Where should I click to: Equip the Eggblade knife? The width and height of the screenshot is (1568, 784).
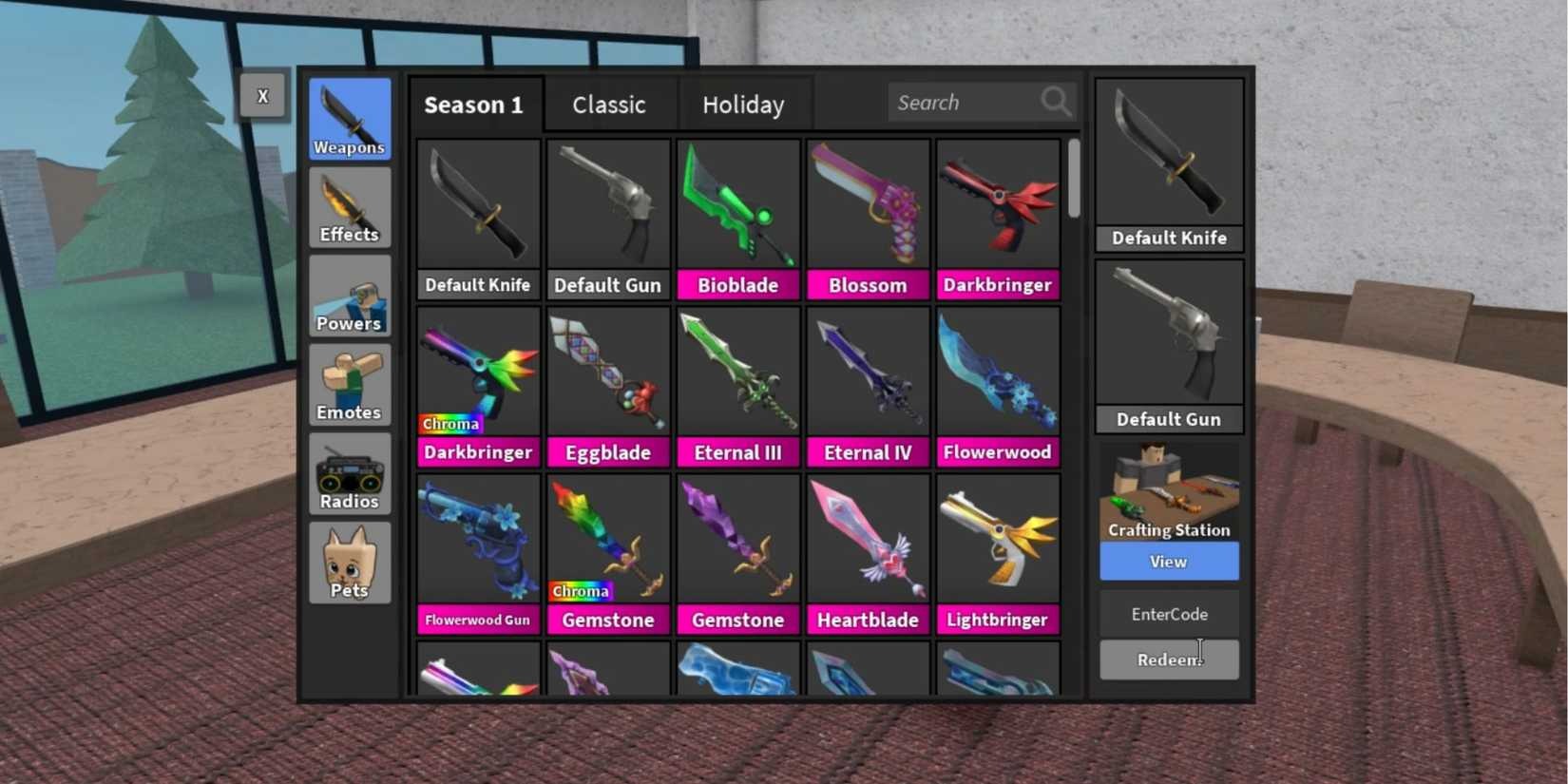[x=608, y=387]
